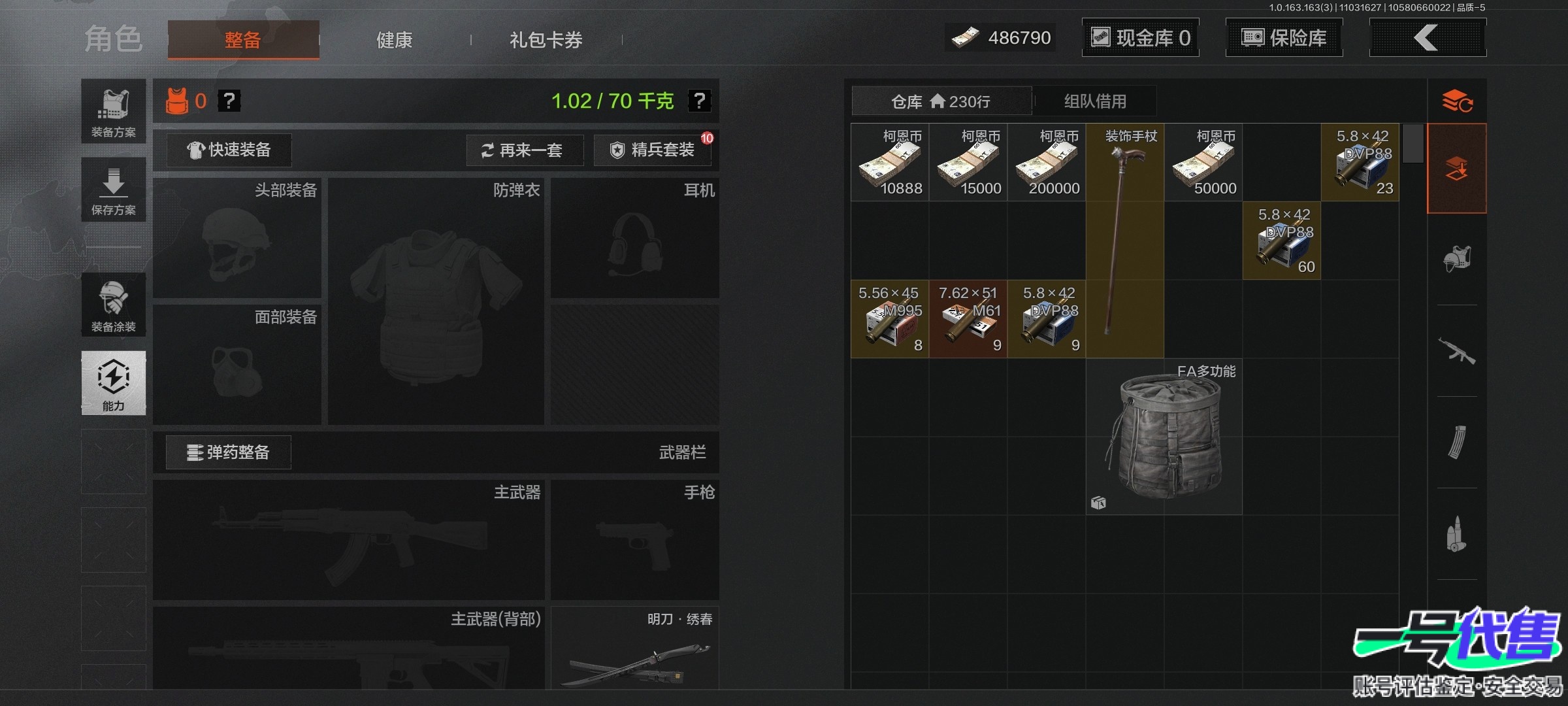Open 装备方案 equipment presets

click(x=114, y=112)
